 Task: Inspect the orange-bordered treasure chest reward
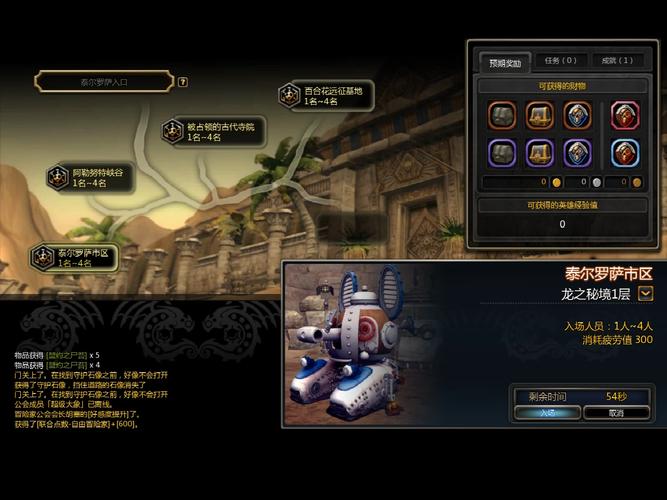[540, 115]
